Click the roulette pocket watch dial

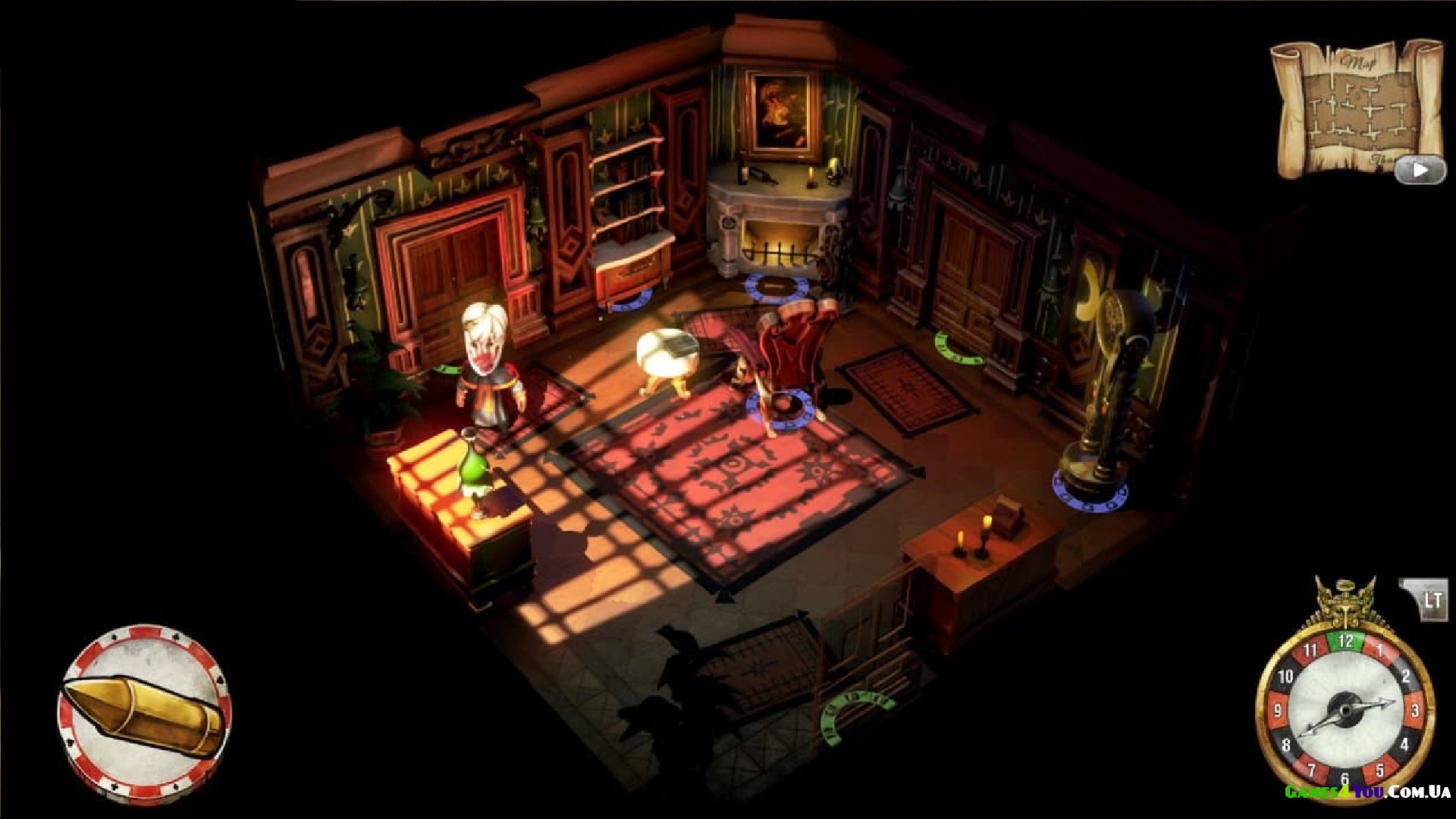1345,709
